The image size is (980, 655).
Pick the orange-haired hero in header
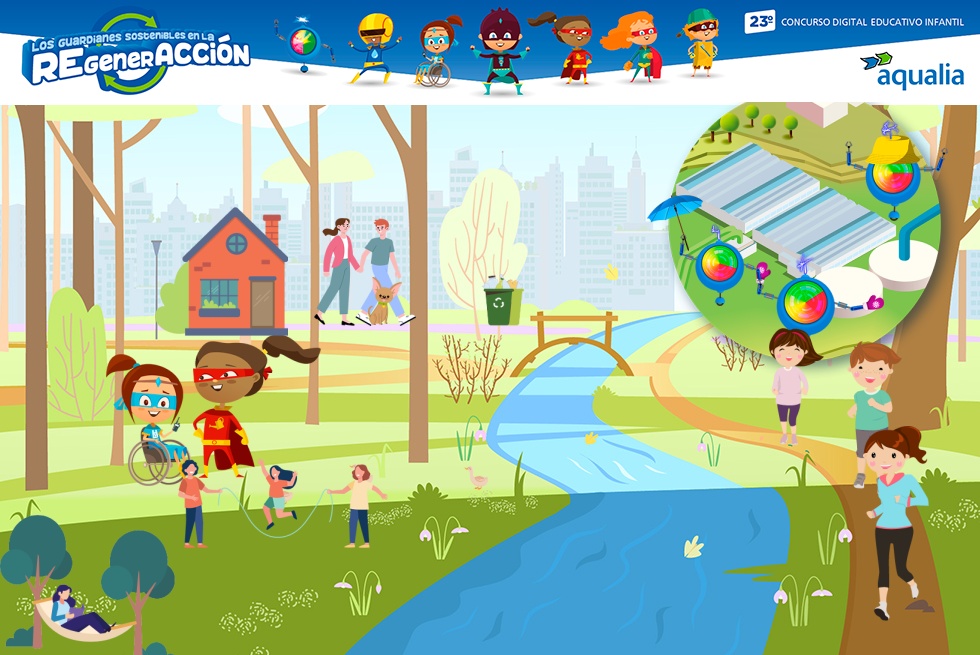tap(635, 48)
